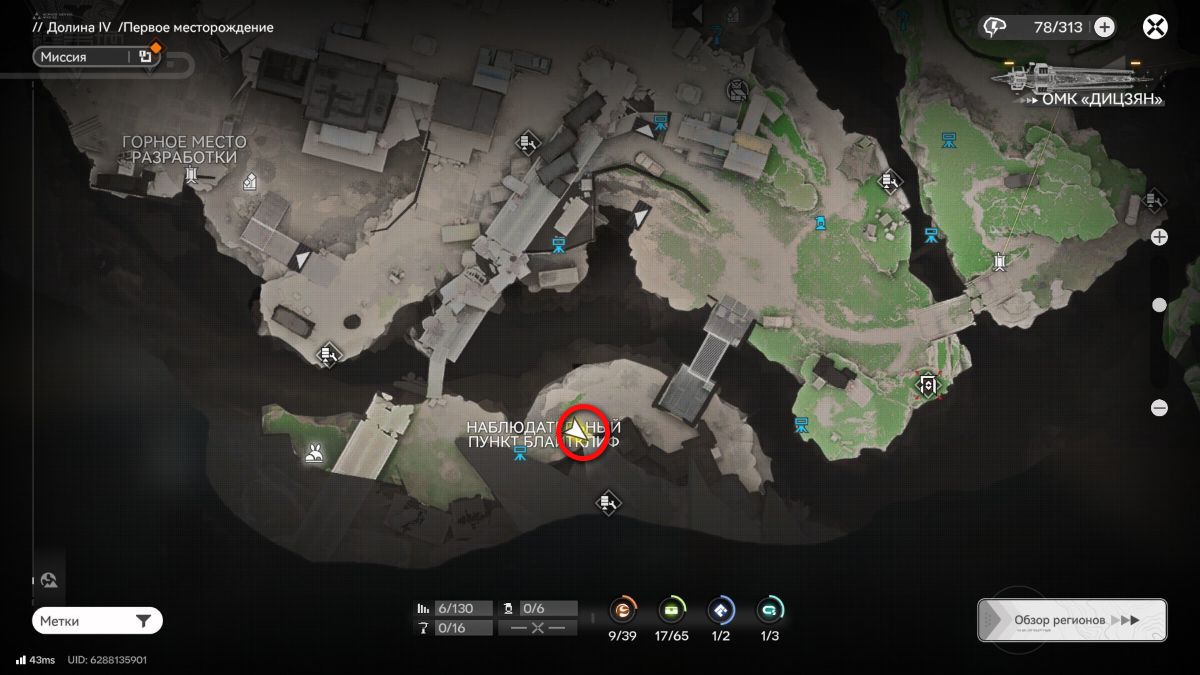
Task: Click the globe and mountain icon above Метки
Action: [48, 580]
